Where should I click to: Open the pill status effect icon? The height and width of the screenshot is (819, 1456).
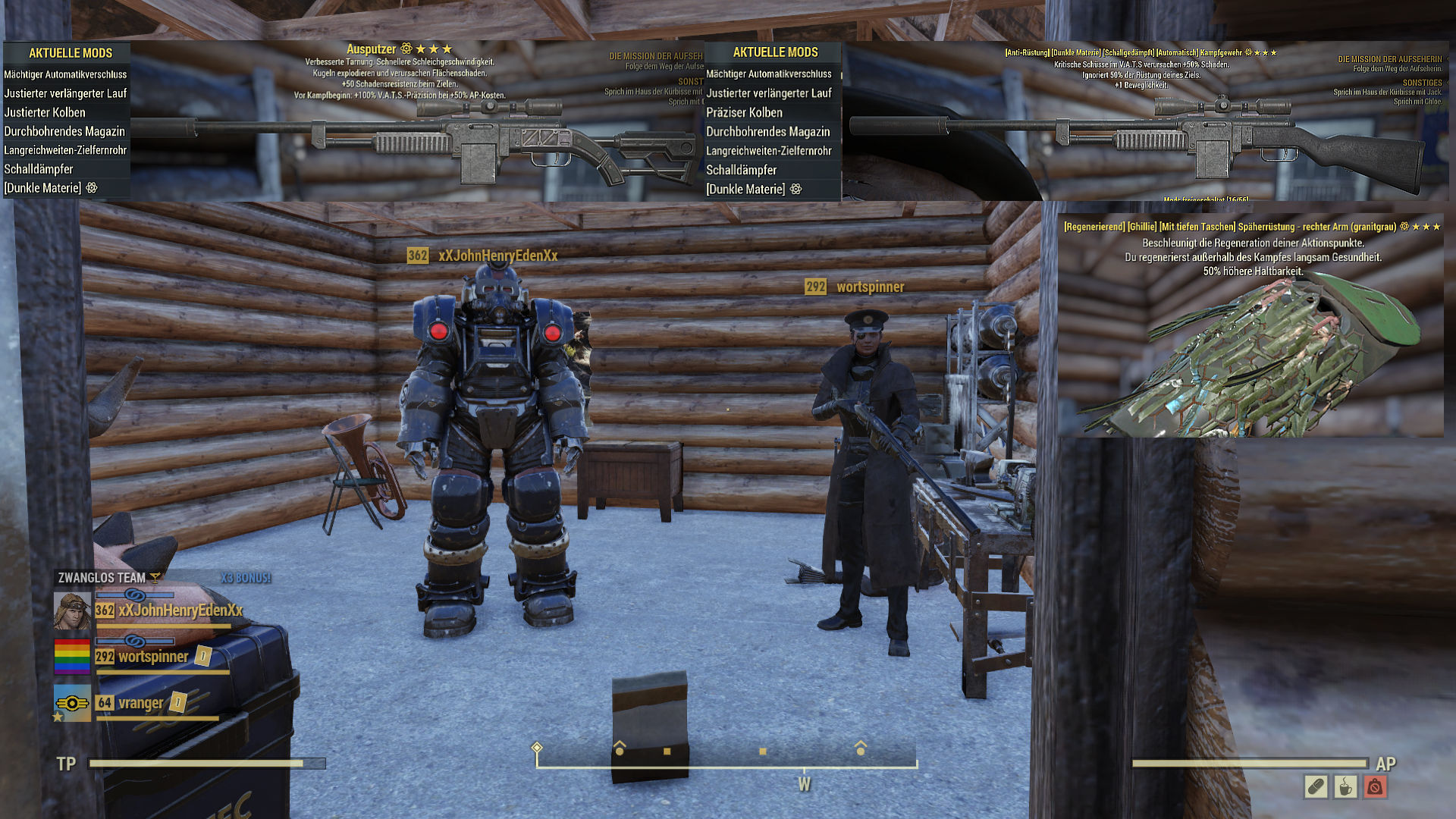click(1316, 787)
